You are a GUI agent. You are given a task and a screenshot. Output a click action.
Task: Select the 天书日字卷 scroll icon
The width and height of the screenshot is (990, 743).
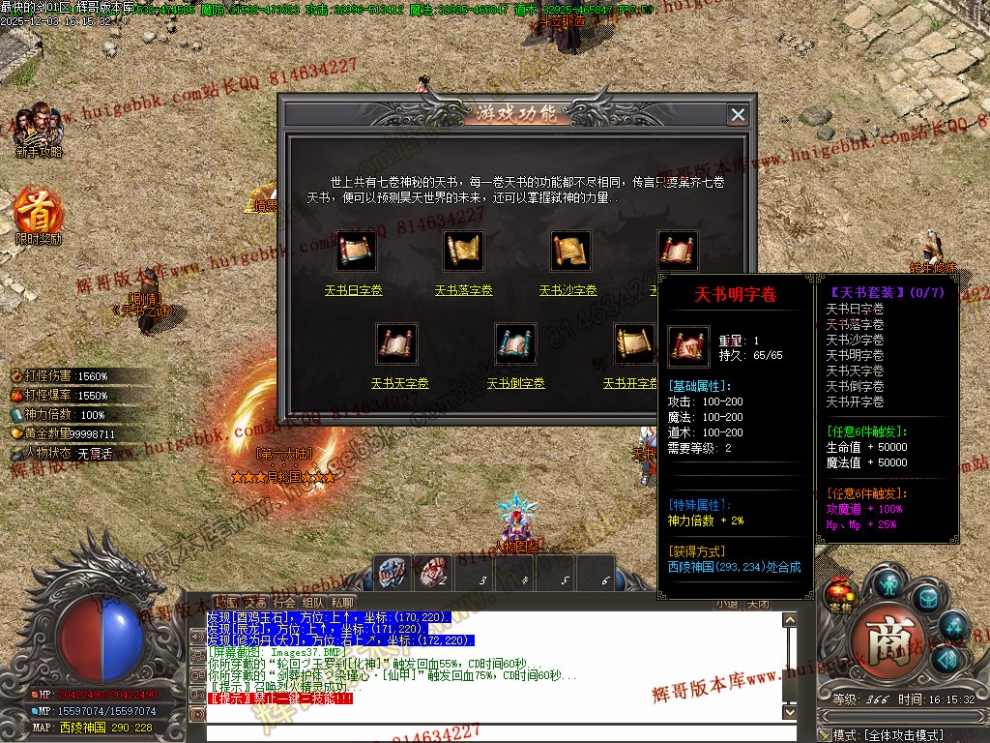tap(355, 250)
